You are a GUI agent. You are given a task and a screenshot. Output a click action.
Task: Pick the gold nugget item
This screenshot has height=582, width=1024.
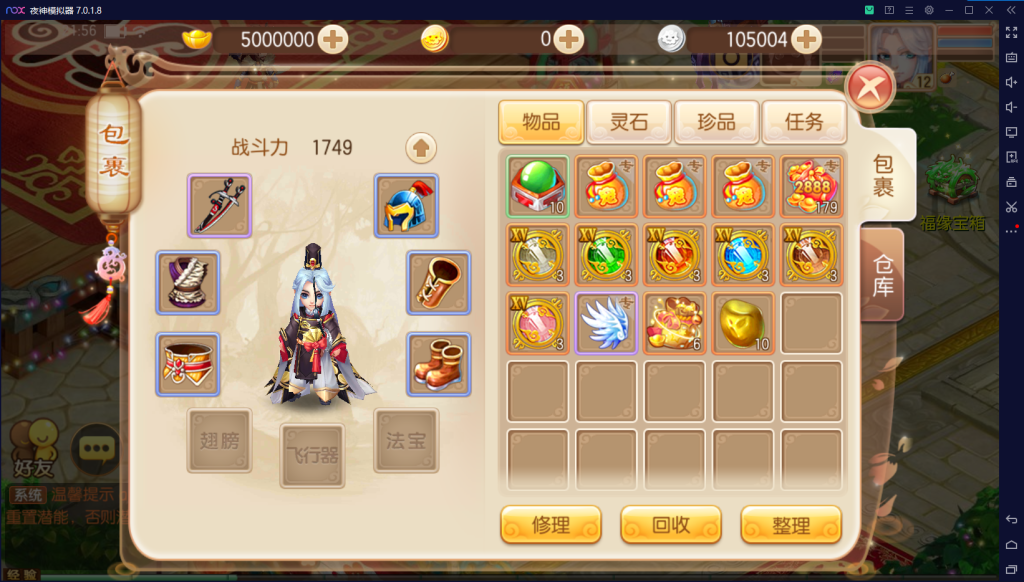743,323
